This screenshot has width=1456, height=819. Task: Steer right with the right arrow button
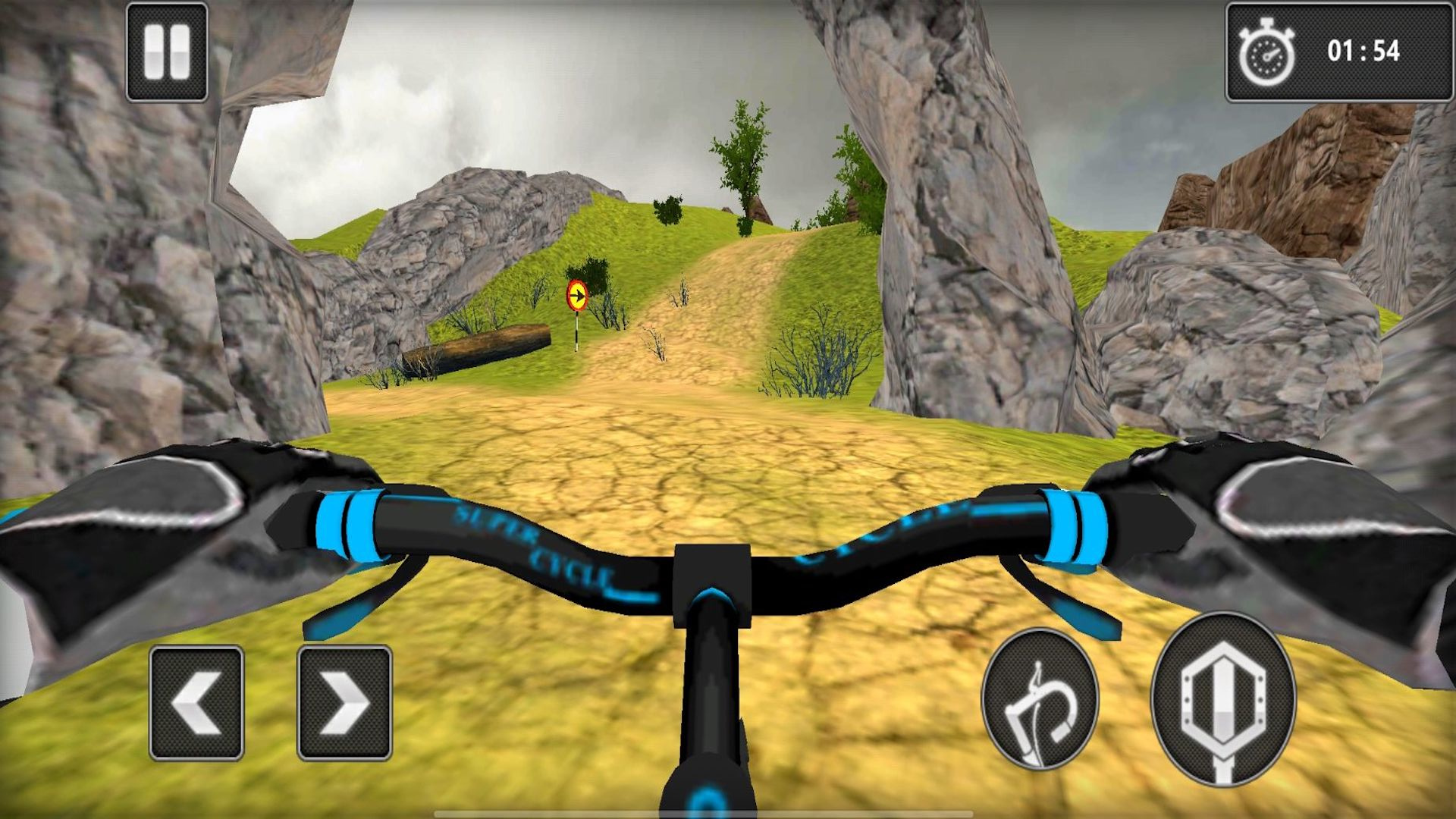[x=344, y=703]
